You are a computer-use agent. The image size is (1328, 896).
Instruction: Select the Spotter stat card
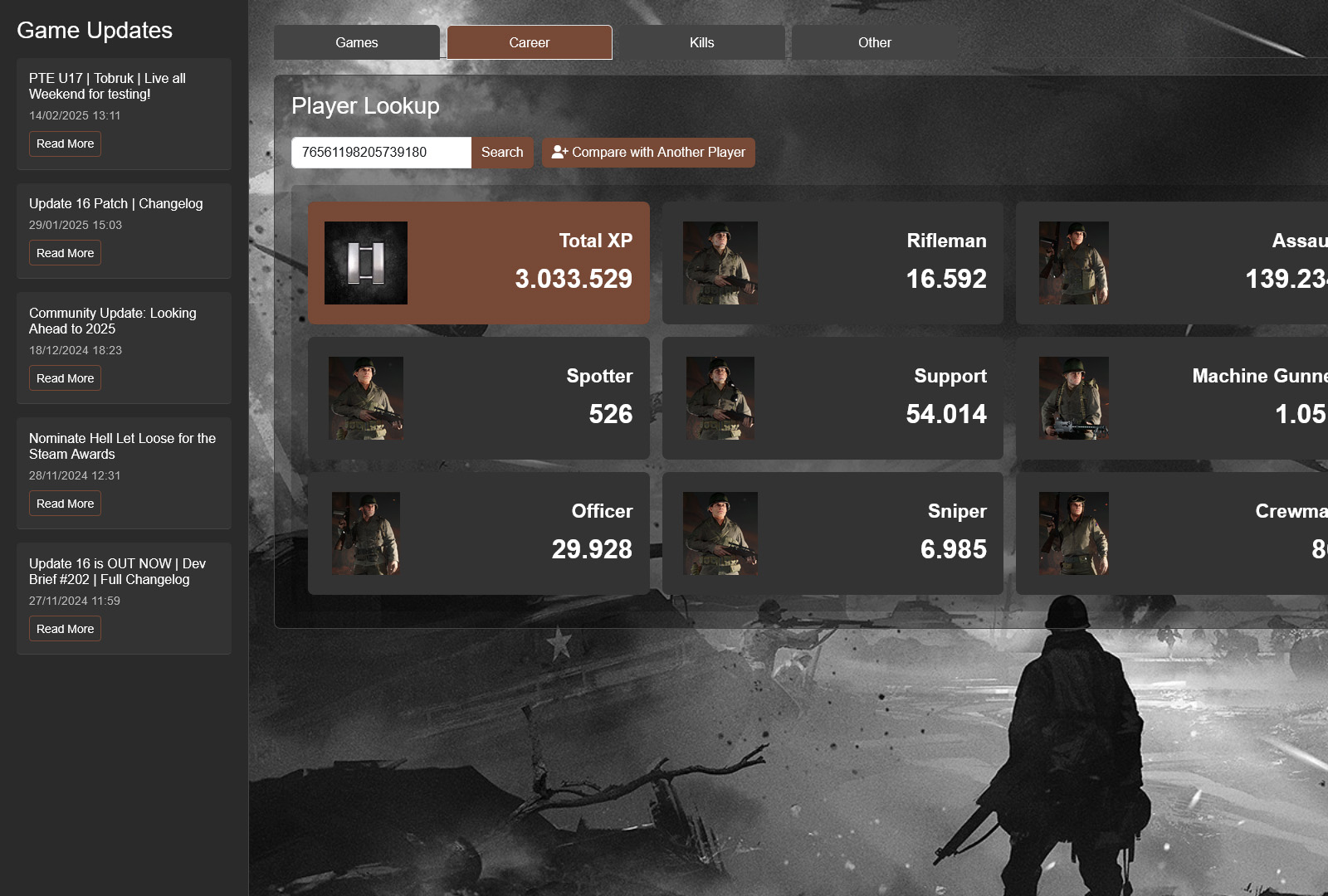(479, 397)
